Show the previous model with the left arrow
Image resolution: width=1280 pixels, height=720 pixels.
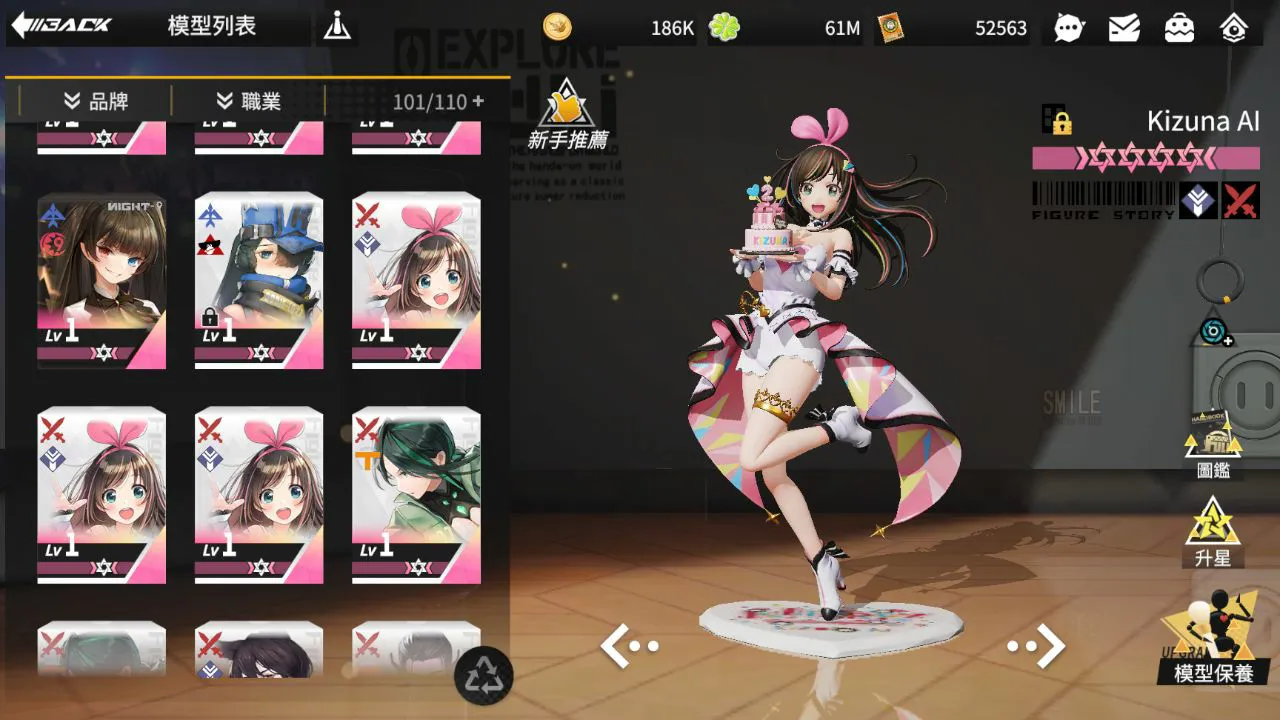point(630,646)
